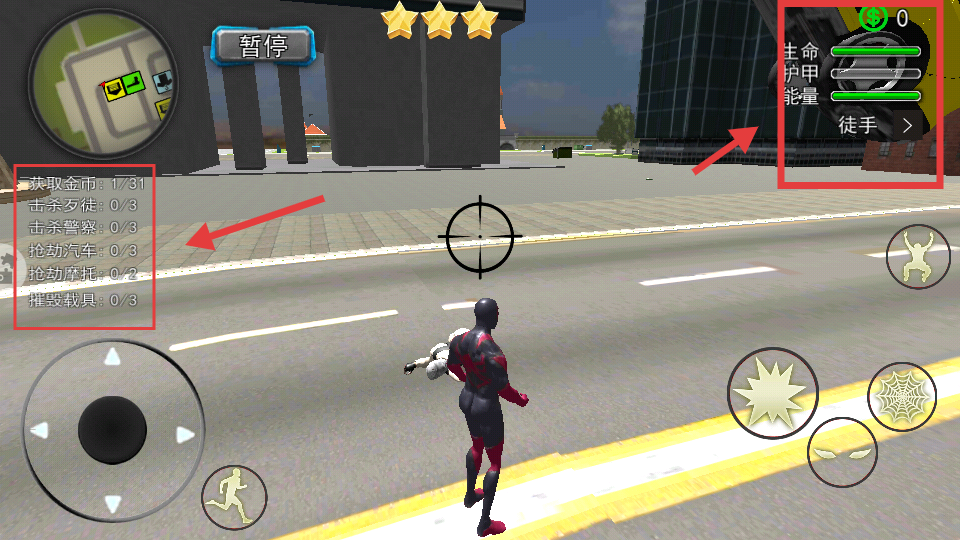Tap the joystick's right arrow
This screenshot has height=540, width=960.
point(184,434)
